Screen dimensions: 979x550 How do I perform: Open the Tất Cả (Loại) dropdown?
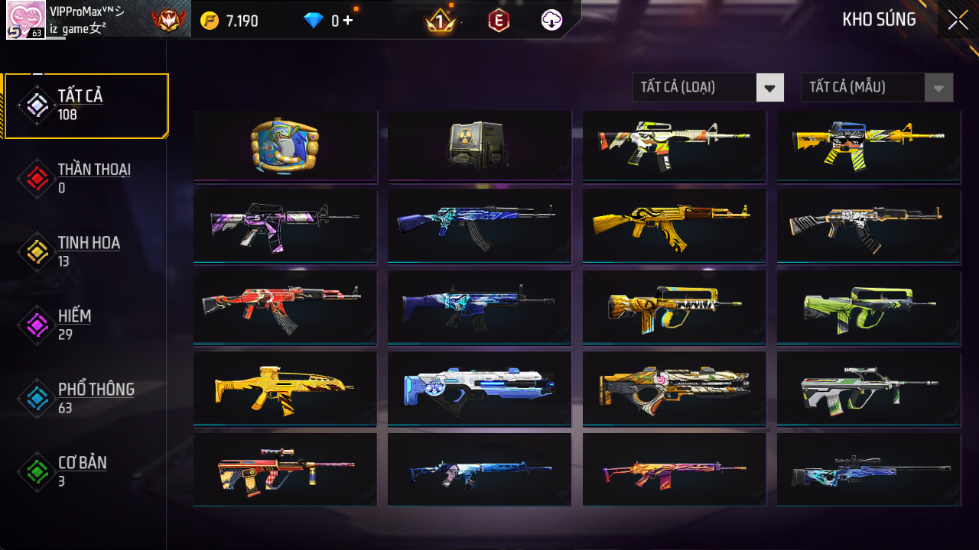708,88
